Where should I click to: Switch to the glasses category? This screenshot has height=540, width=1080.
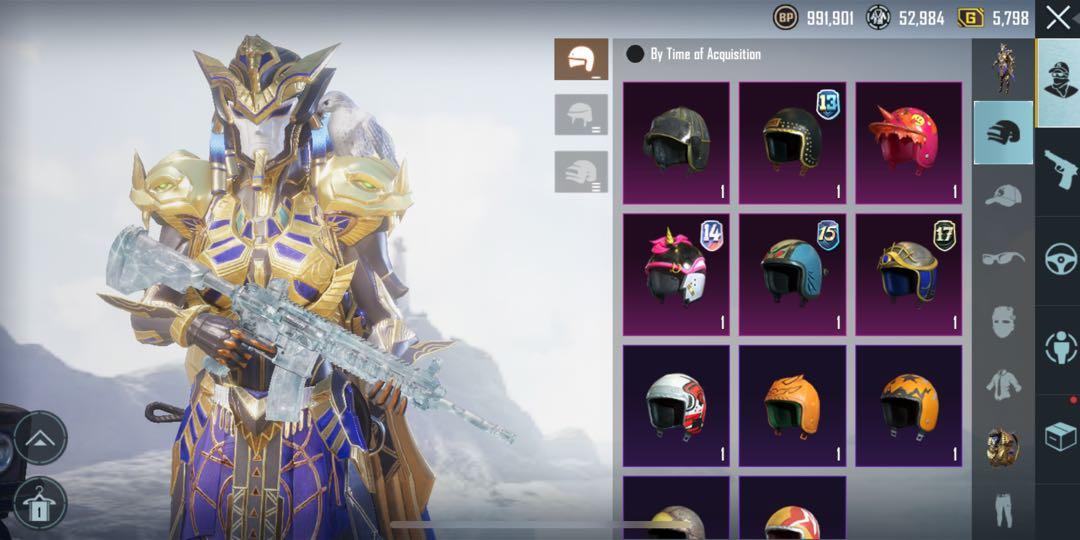point(1003,258)
